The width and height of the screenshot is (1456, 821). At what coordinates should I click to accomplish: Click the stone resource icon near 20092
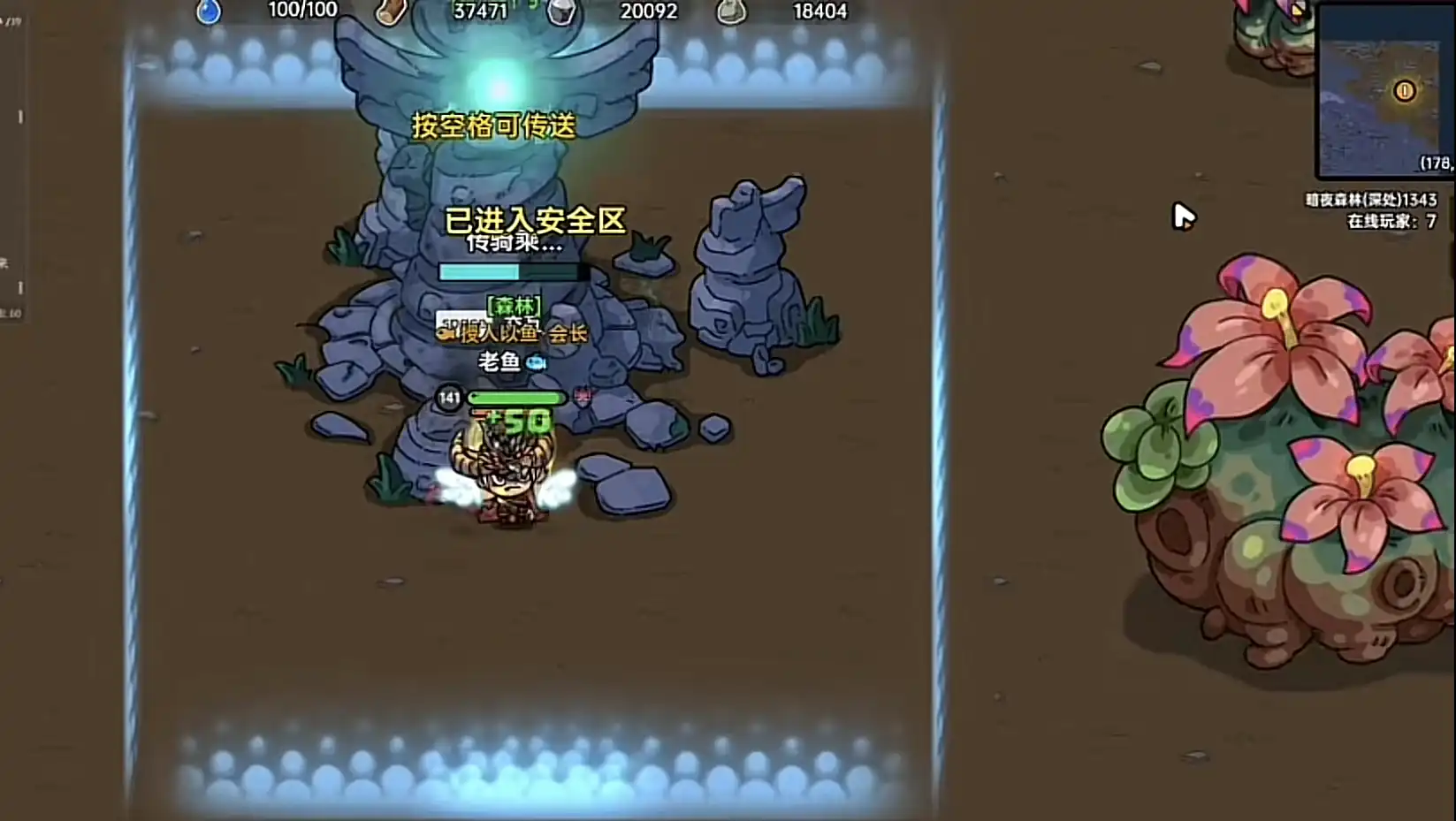560,11
